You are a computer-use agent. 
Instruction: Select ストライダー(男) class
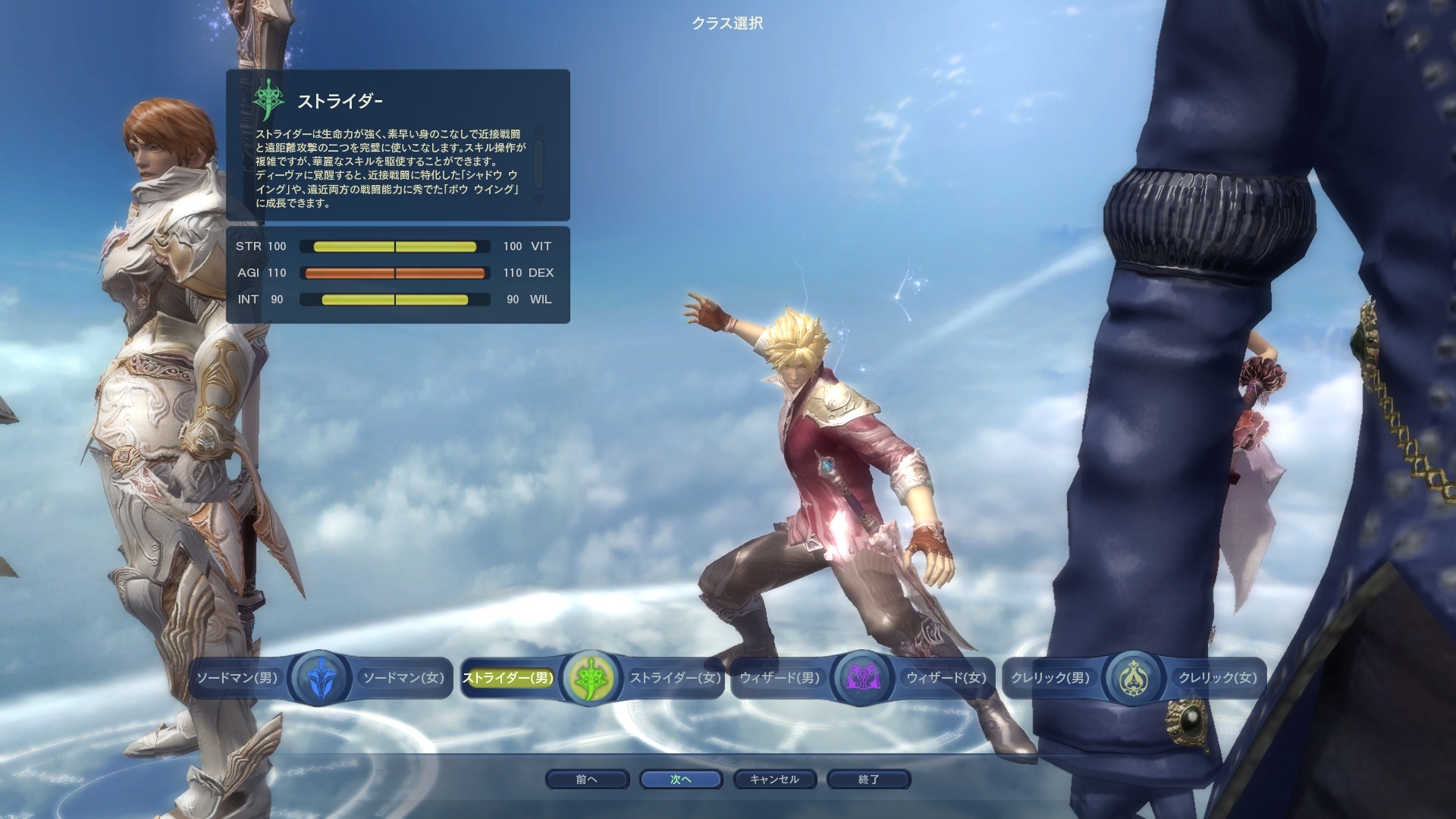point(508,678)
